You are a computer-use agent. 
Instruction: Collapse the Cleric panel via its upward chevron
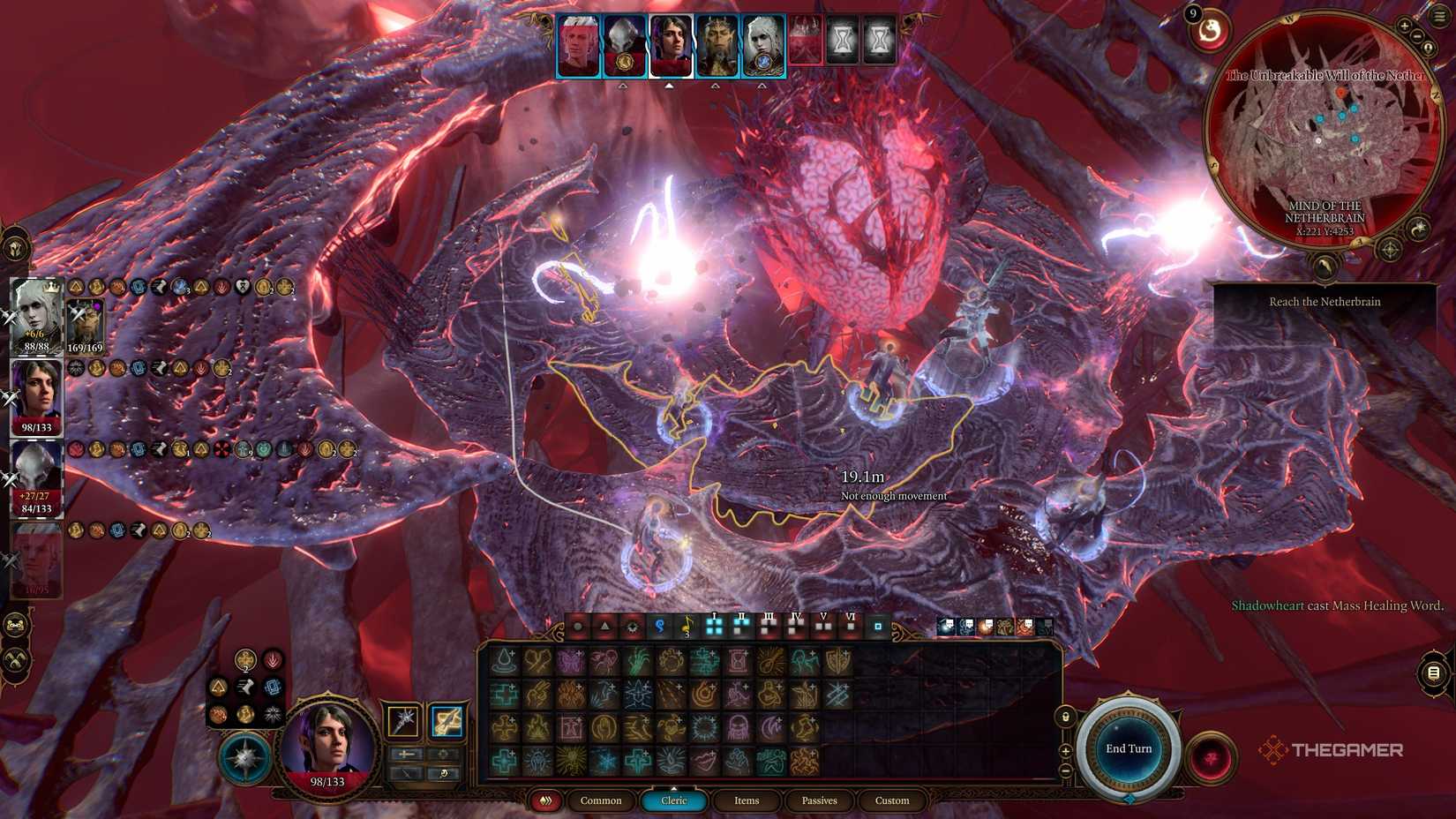(673, 790)
